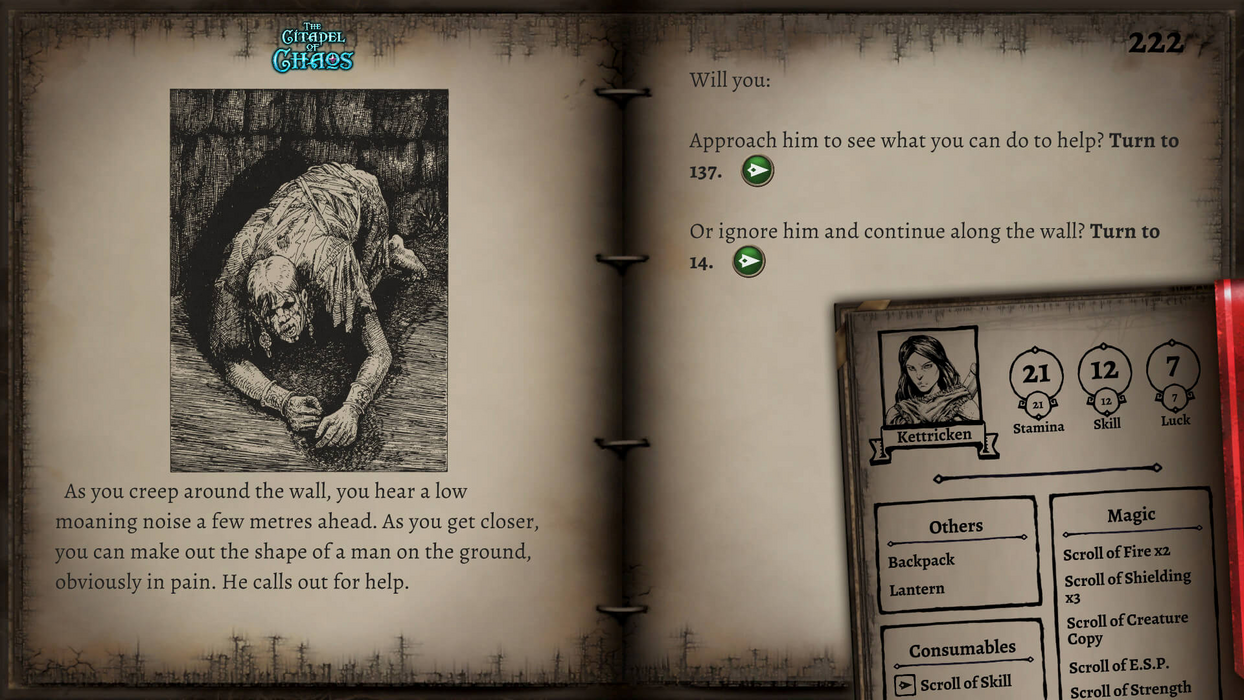
Task: Ignore him and turn to 14
Action: [748, 262]
